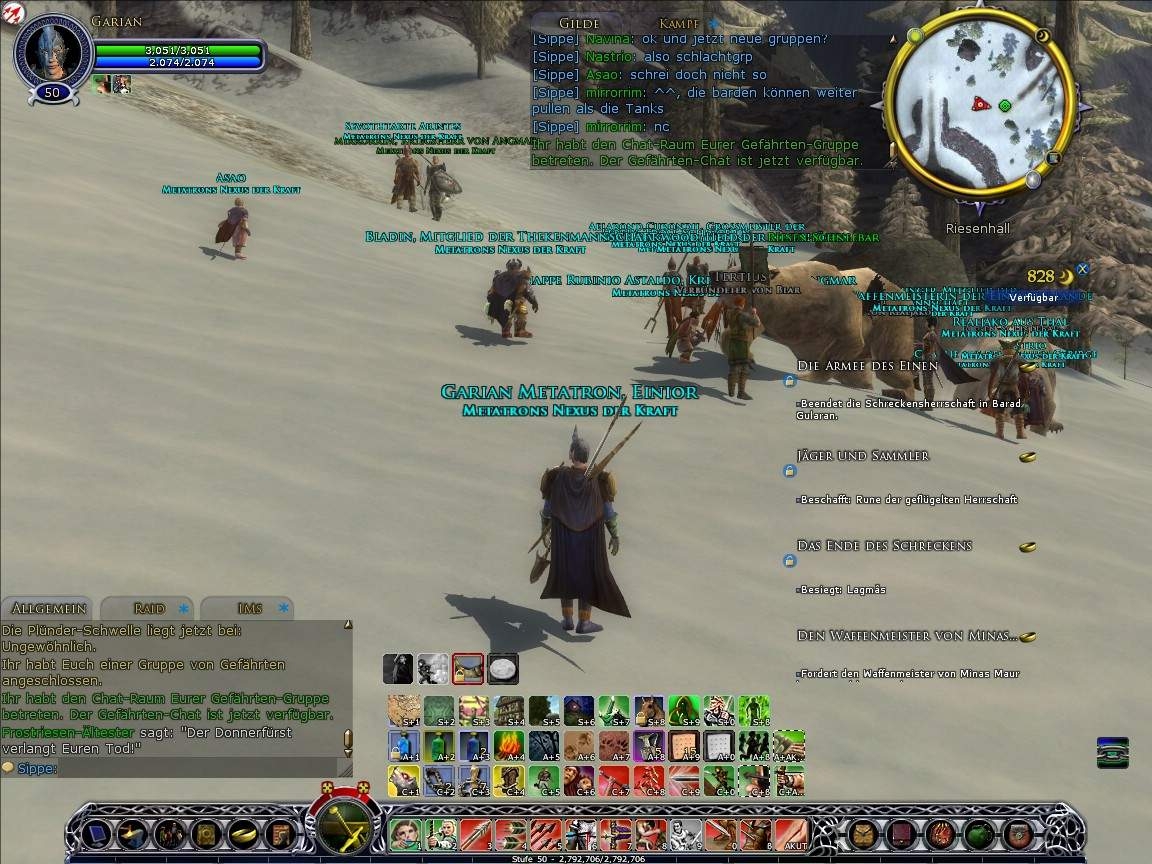The image size is (1152, 864).
Task: Use the campfire skill in the quickslot bar
Action: (509, 745)
